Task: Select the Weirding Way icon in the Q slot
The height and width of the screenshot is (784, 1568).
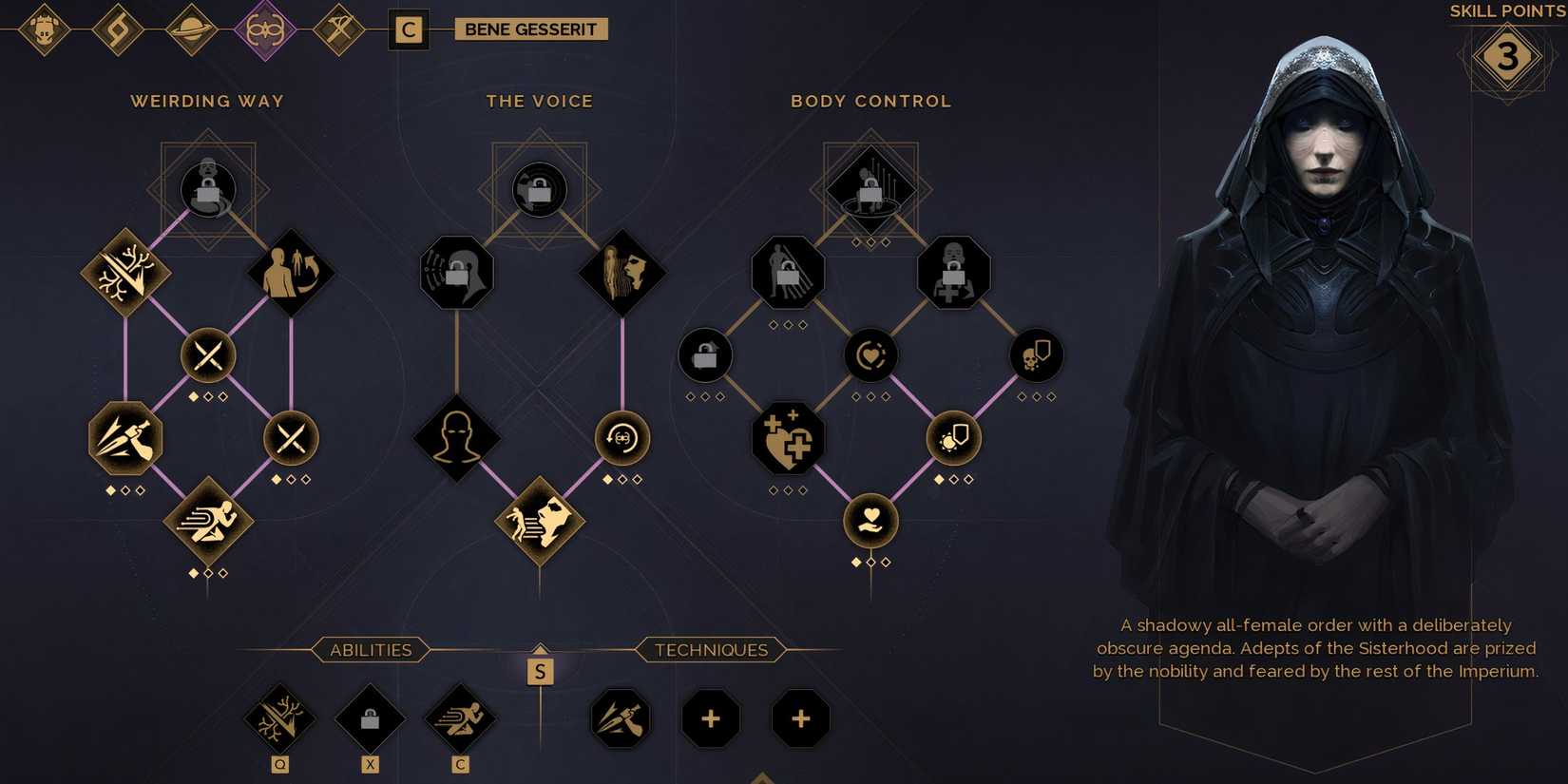Action: 278,719
